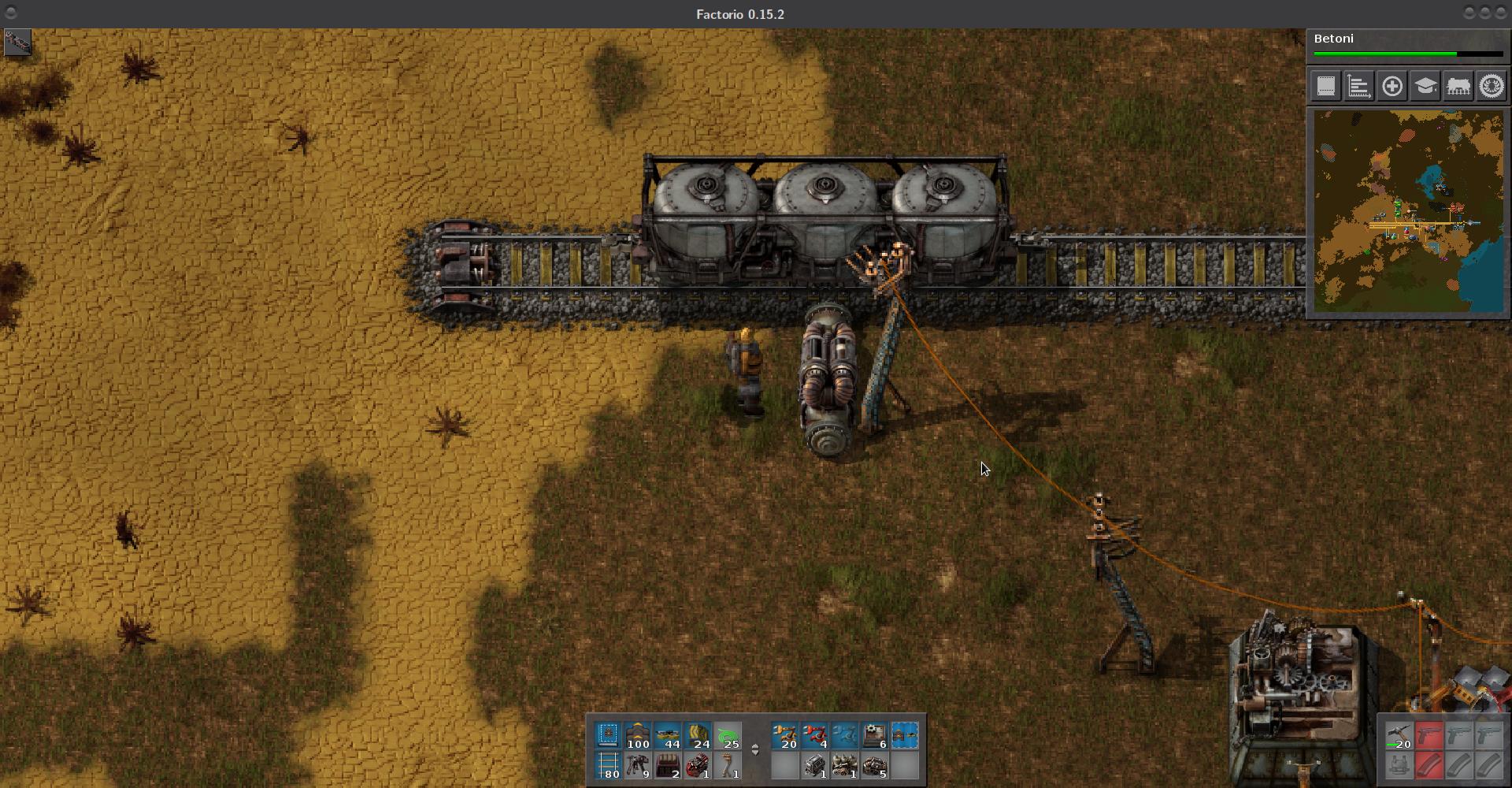Swap quickbar rows using the double-arrow control
The image size is (1512, 788).
click(755, 749)
